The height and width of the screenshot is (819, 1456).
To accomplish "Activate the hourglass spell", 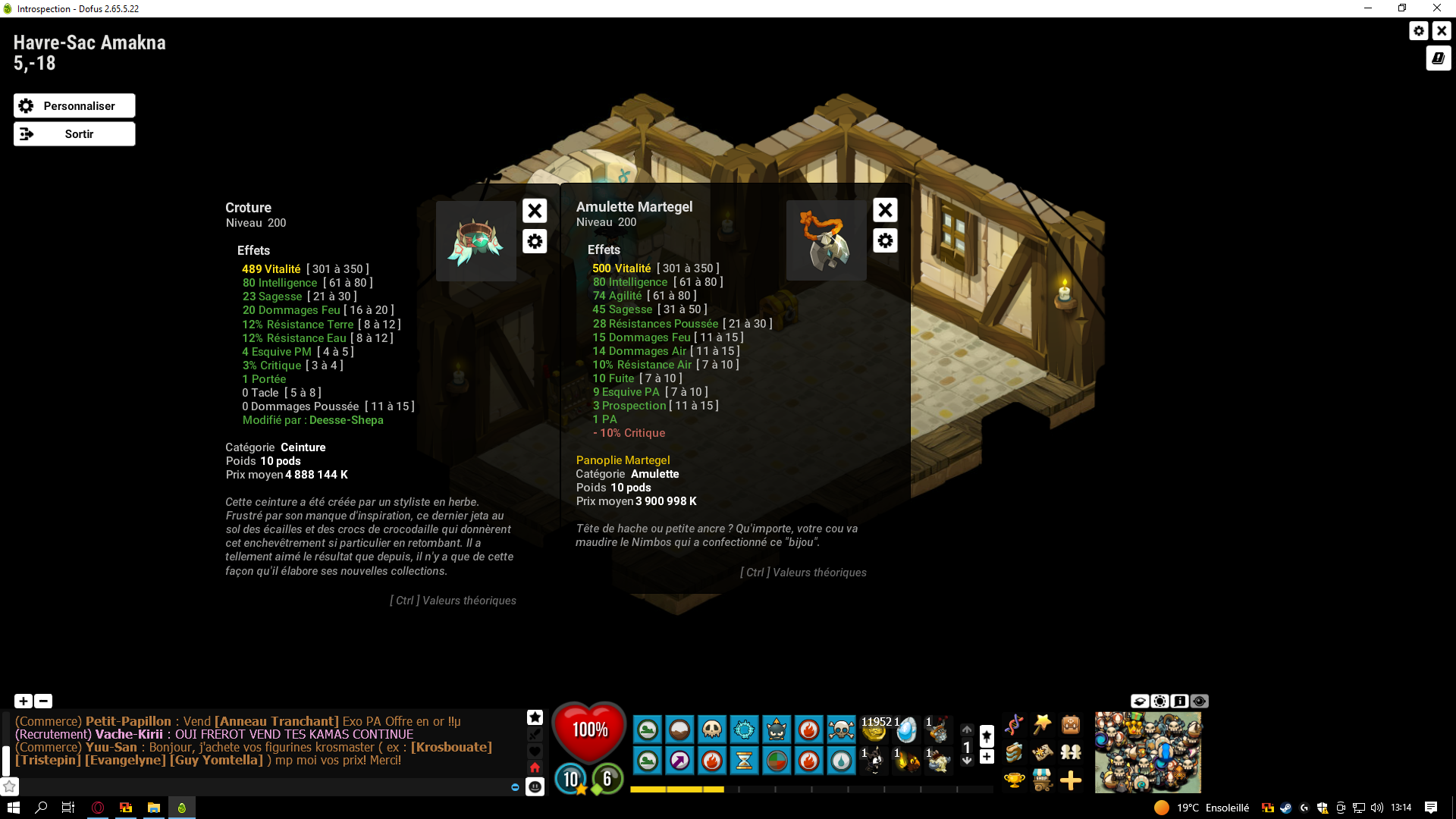I will 744,760.
